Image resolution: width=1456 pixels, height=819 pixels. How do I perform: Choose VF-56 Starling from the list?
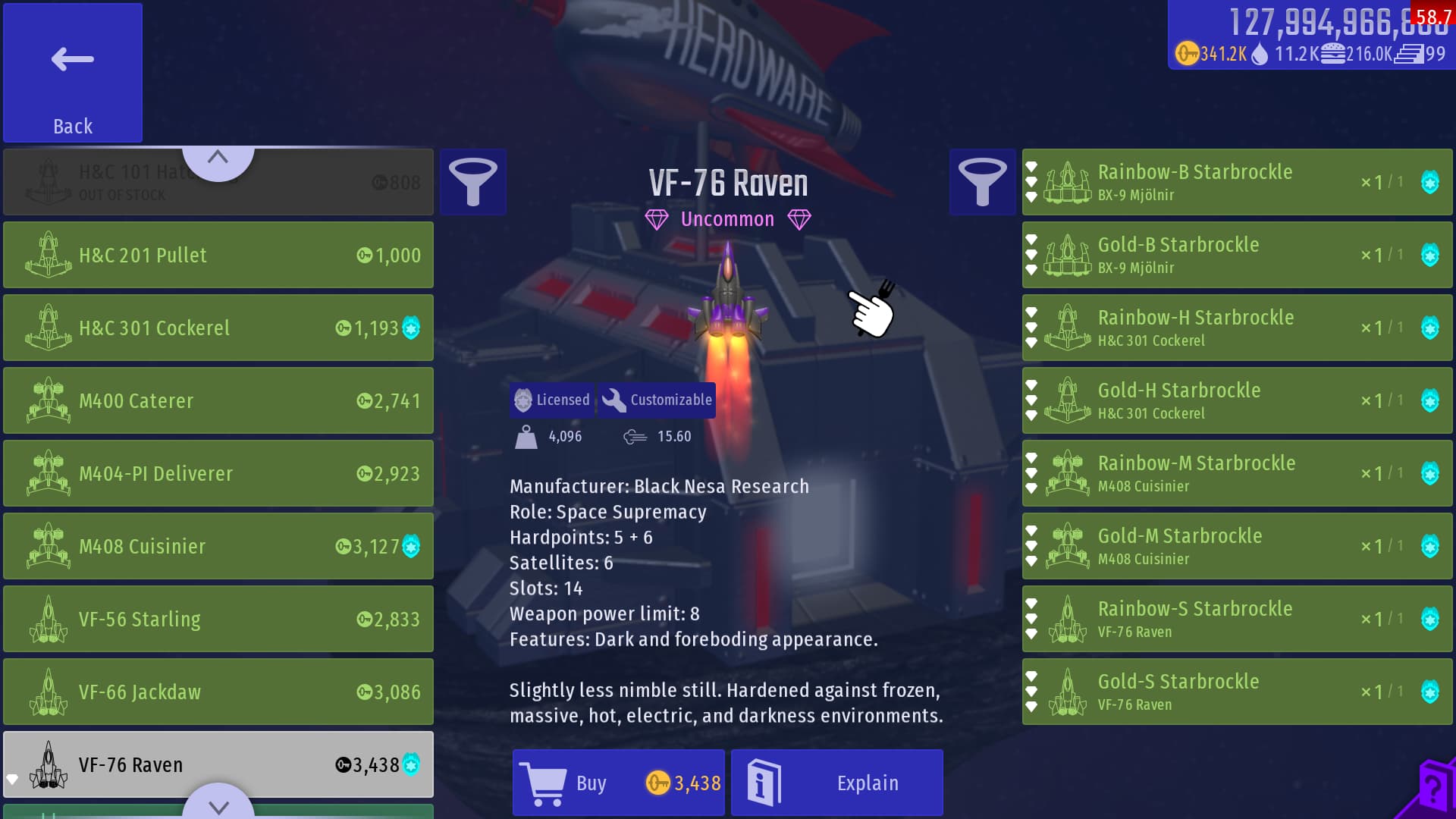[218, 619]
